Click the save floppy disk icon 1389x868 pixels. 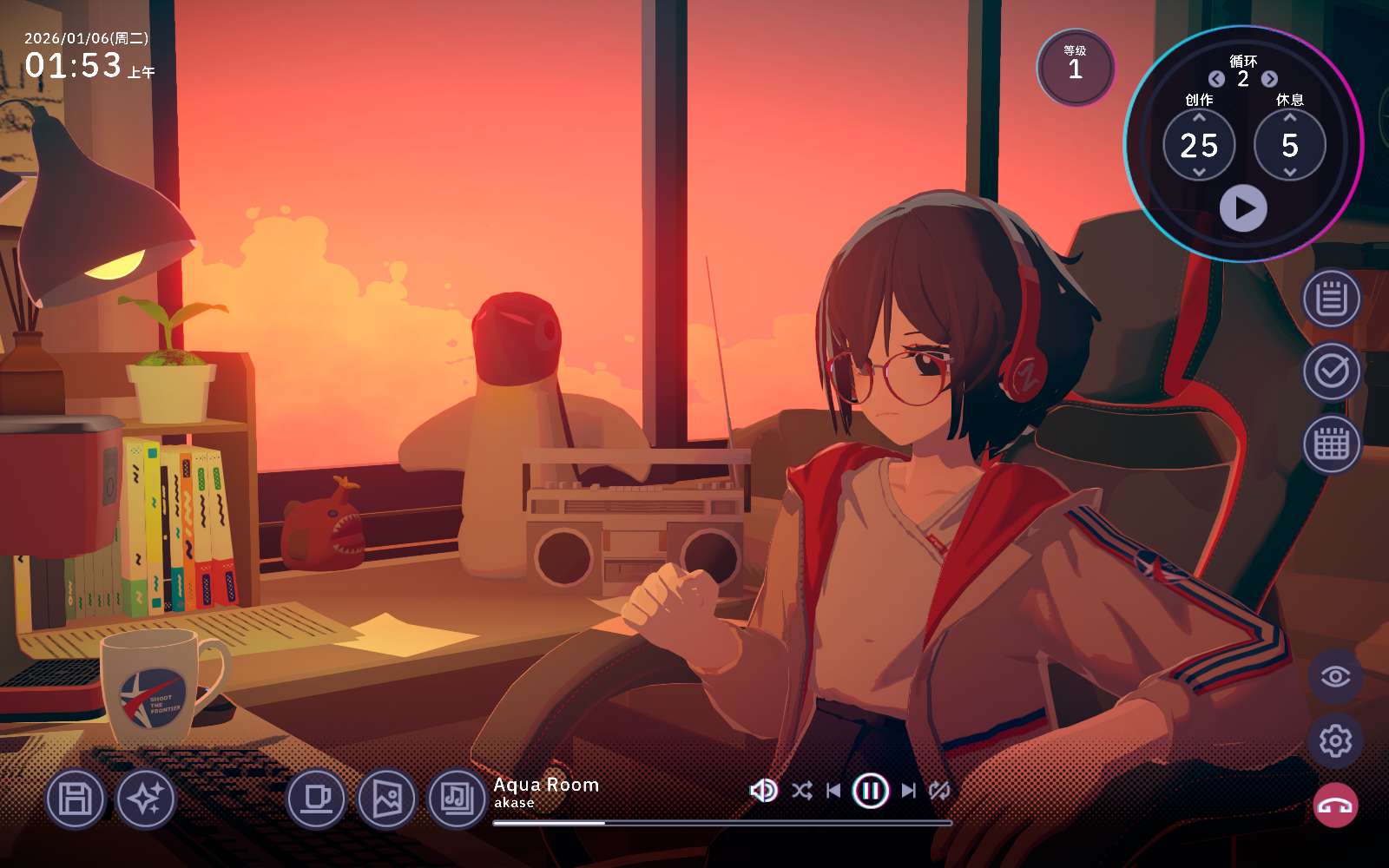76,799
